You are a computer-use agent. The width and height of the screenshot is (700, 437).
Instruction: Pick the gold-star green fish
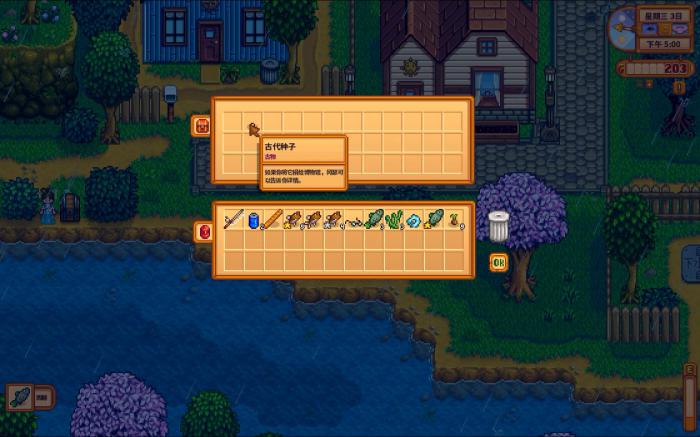point(434,219)
